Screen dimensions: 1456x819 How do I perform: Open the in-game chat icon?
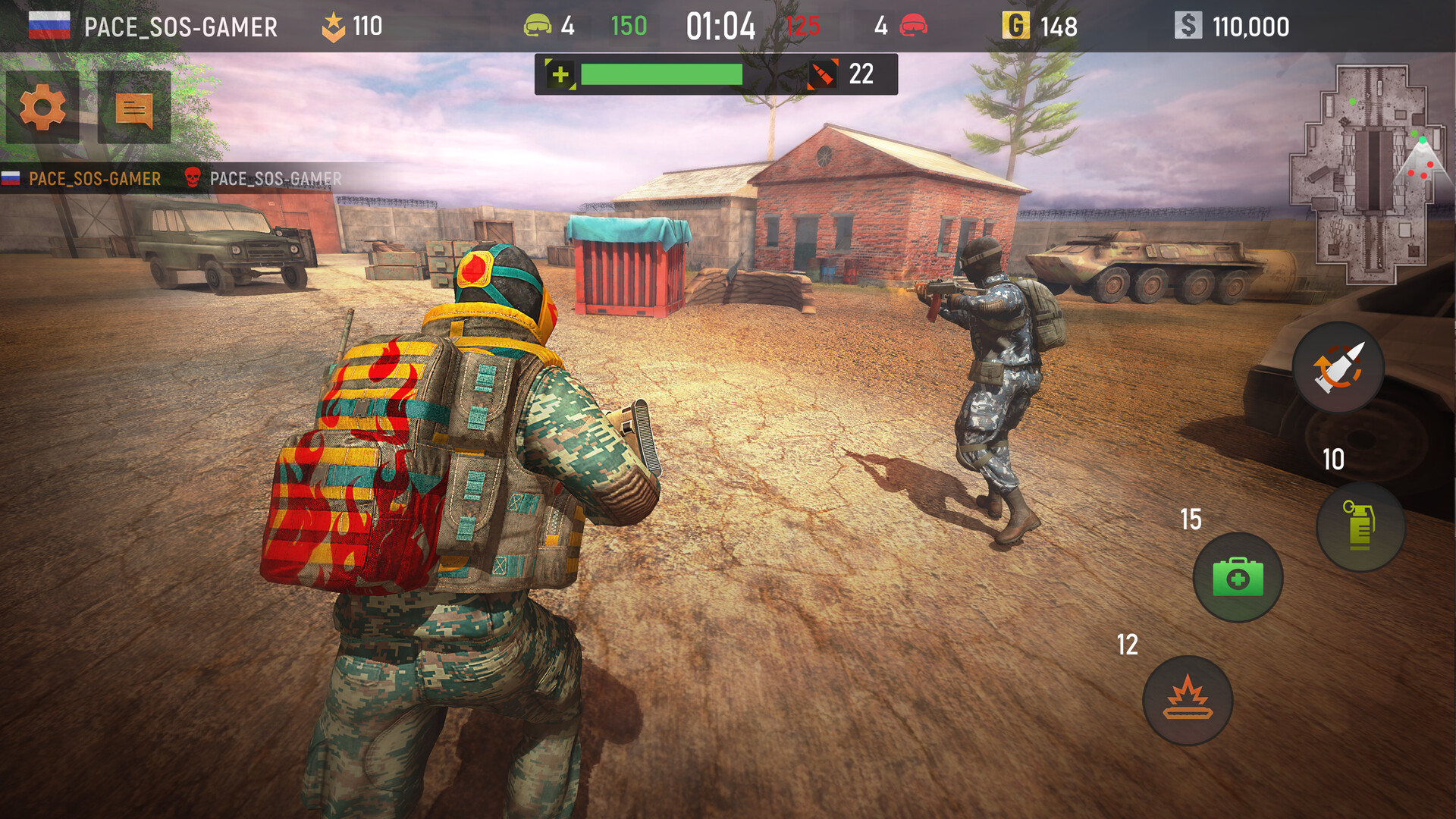(x=133, y=108)
